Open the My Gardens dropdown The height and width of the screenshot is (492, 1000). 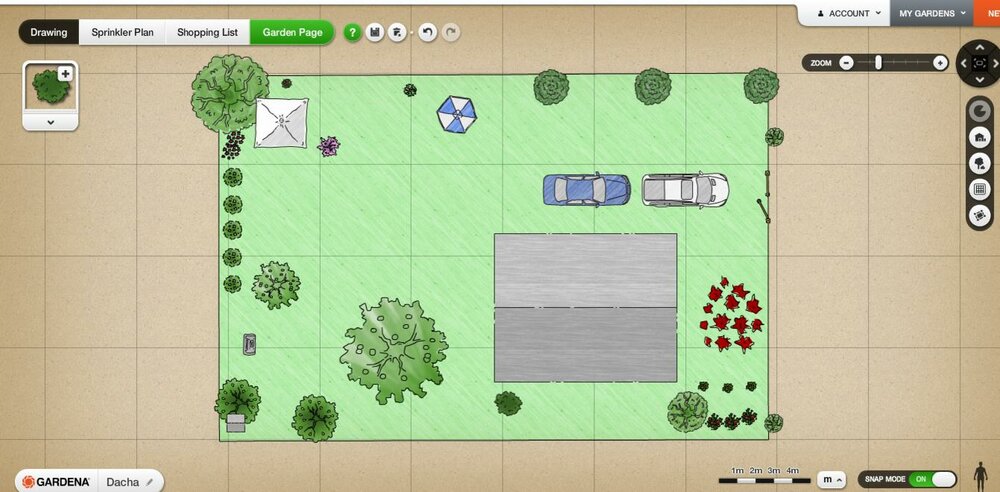[932, 14]
